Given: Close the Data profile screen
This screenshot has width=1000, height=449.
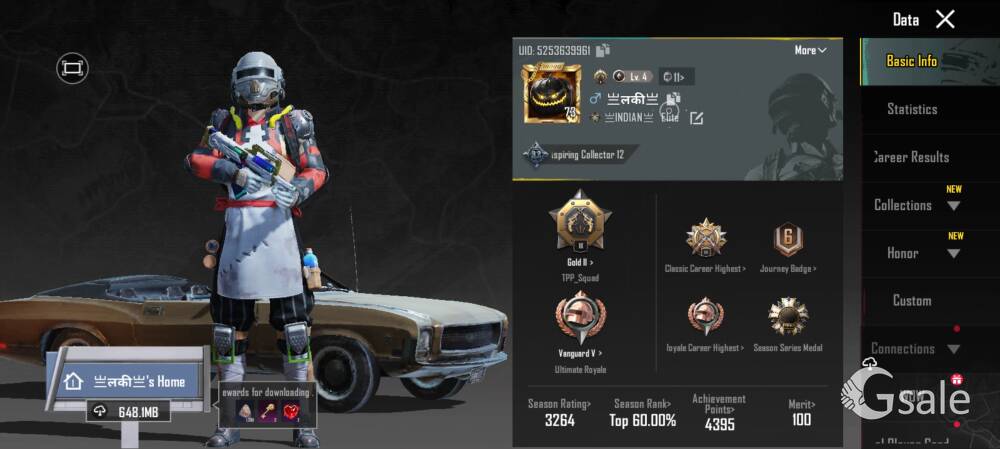Looking at the screenshot, I should click(945, 19).
